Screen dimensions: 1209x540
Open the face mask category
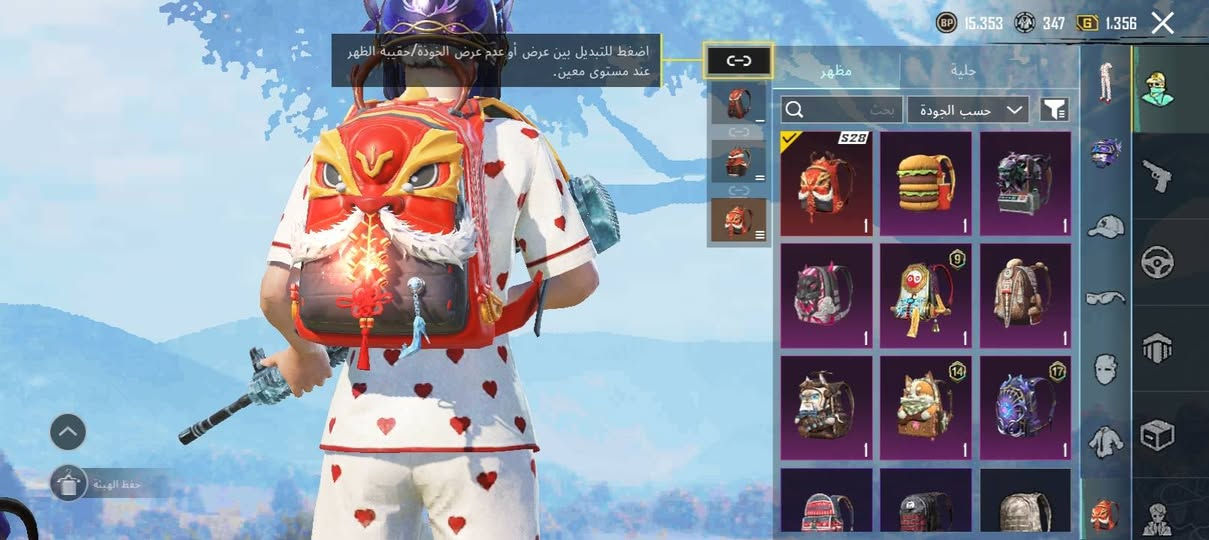[x=1105, y=368]
